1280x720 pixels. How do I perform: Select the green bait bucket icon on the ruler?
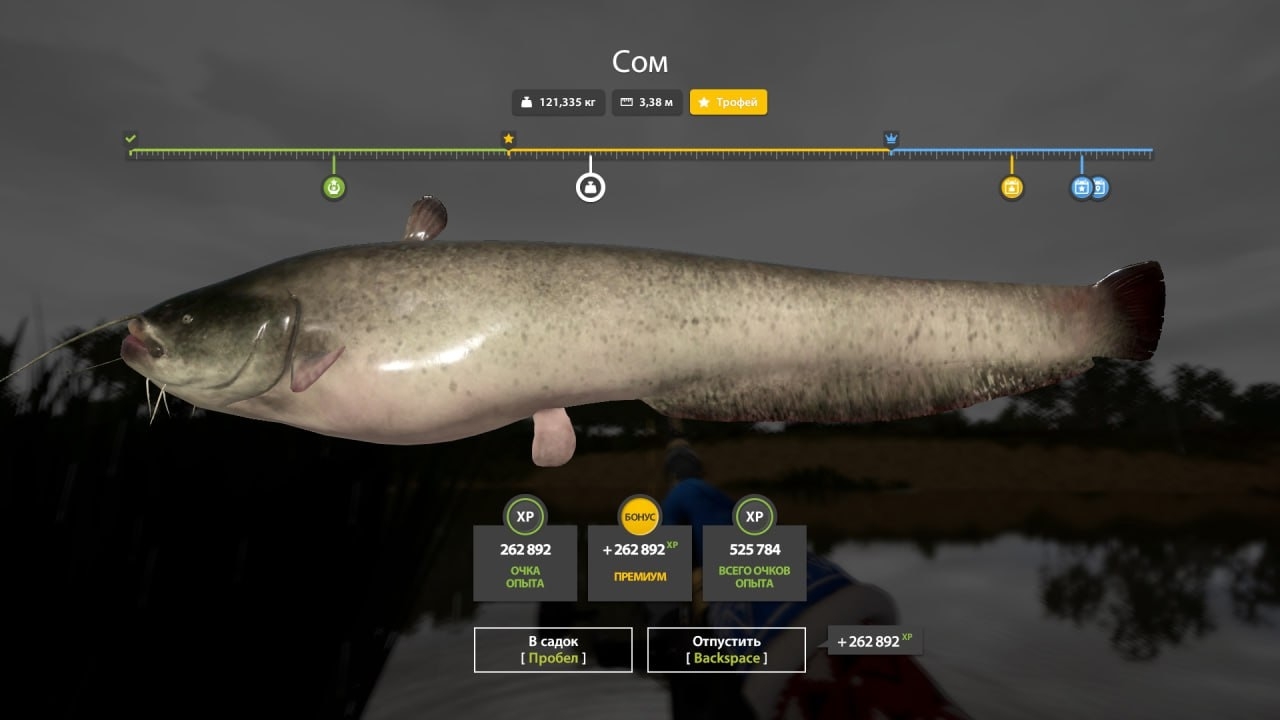(334, 187)
